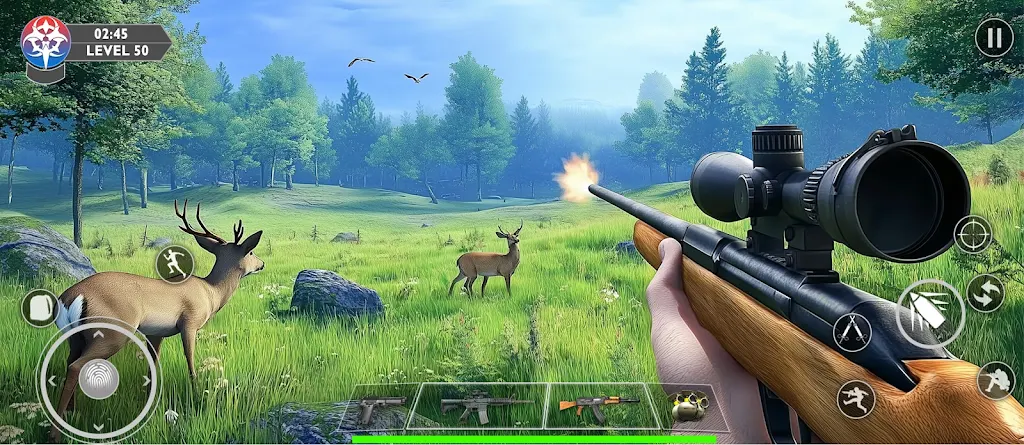The height and width of the screenshot is (445, 1024).
Task: Tap the jumping figure button
Action: tap(856, 400)
